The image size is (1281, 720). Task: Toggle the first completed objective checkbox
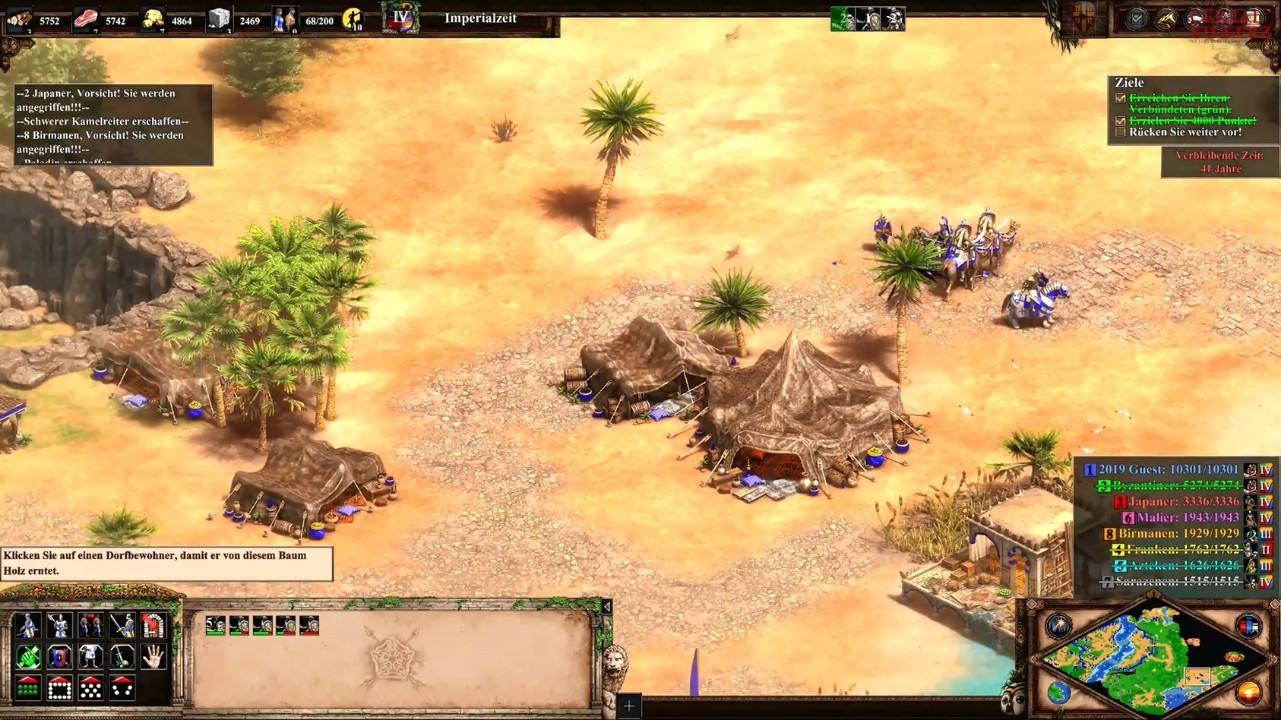(x=1120, y=99)
